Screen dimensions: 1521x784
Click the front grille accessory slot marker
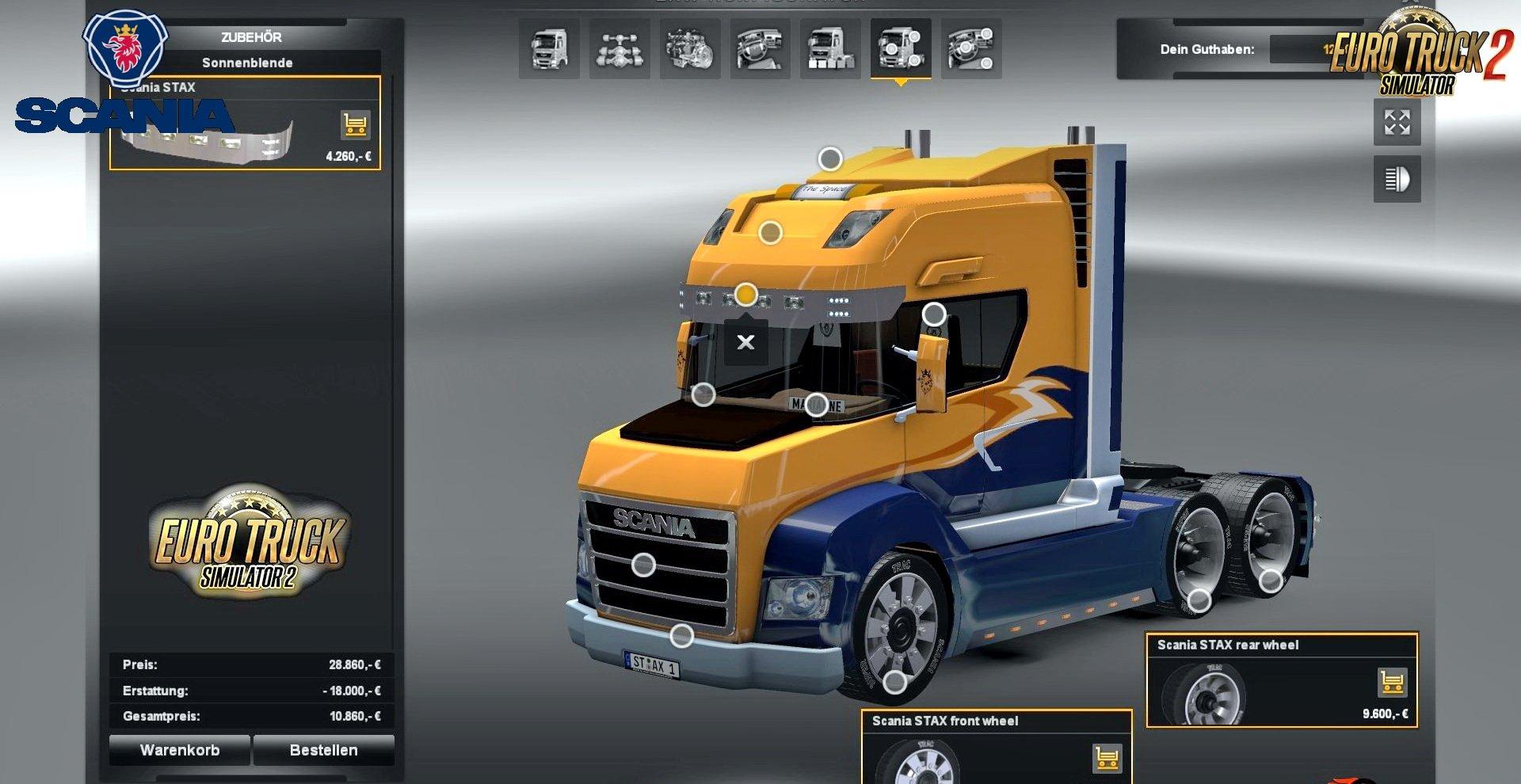[x=643, y=565]
